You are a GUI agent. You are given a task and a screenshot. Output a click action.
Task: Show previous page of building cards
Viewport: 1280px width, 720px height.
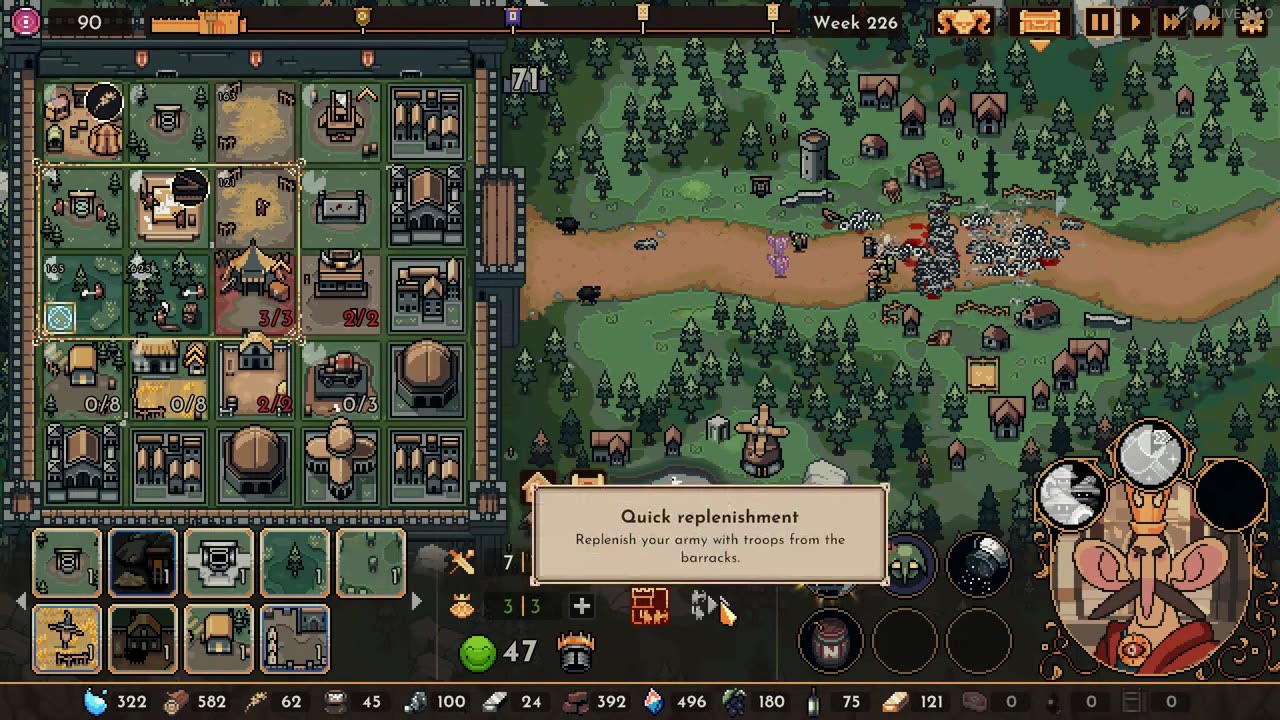(21, 601)
